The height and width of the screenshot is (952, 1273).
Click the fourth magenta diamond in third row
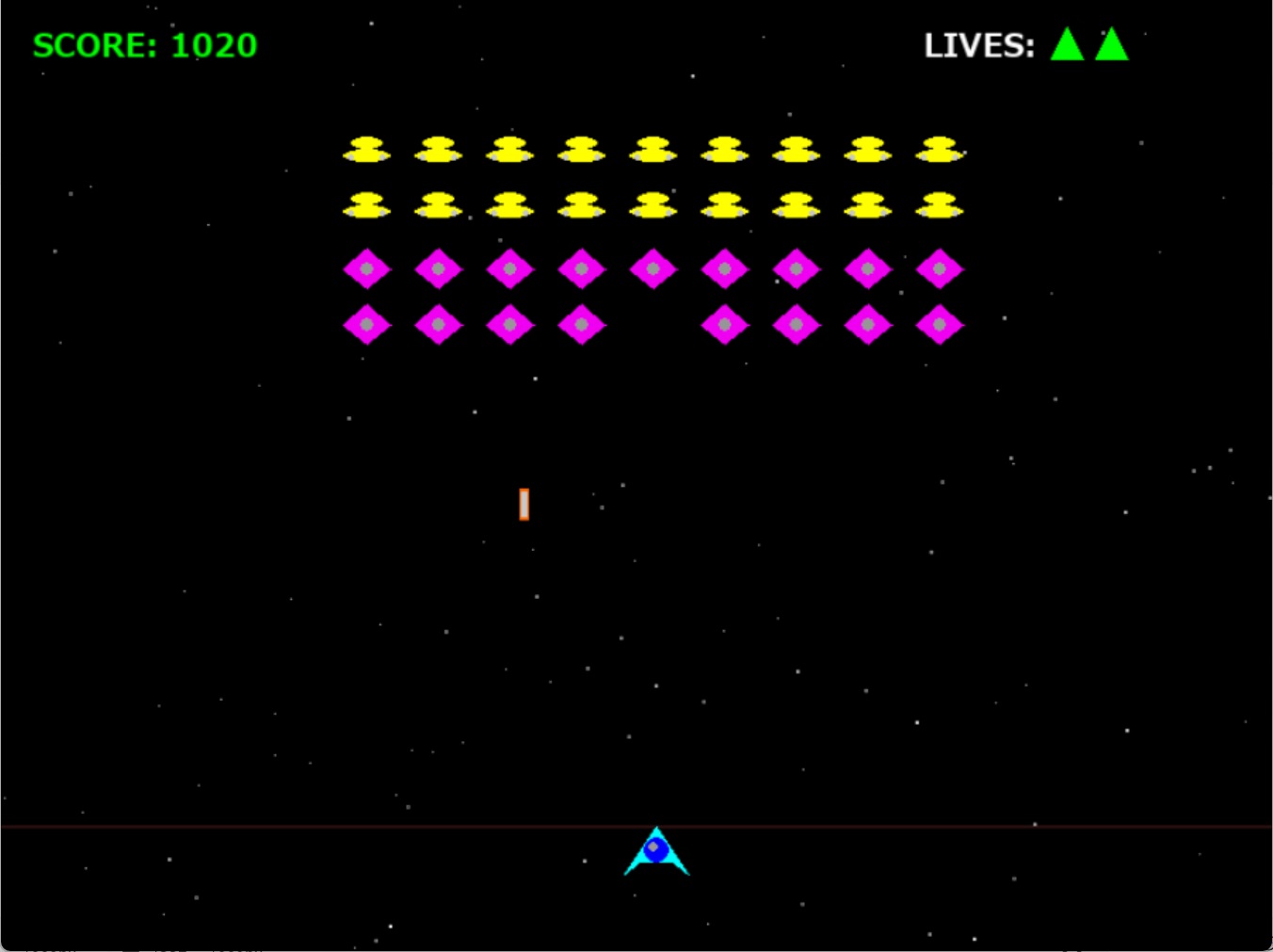pos(581,268)
